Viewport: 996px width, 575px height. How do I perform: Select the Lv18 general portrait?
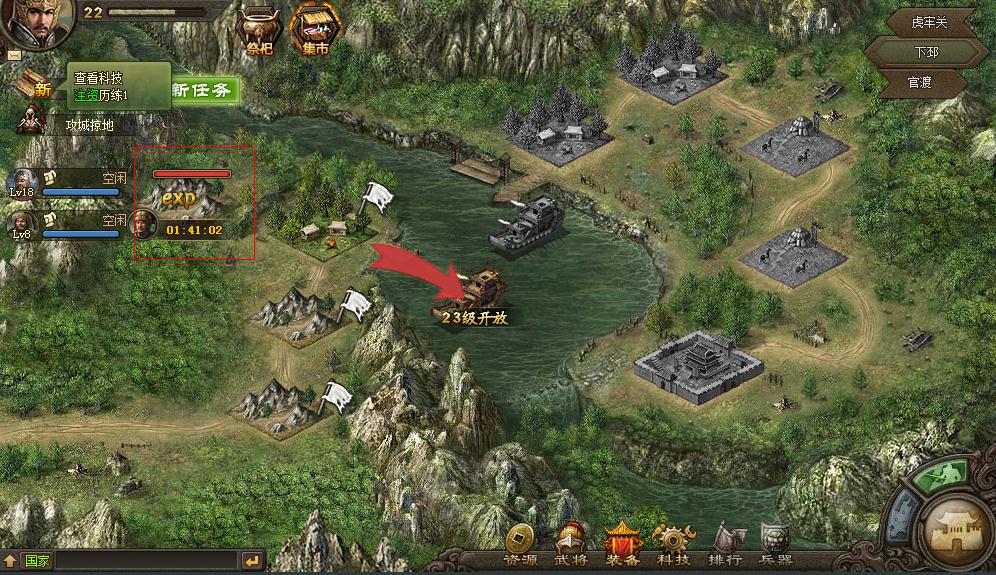(22, 184)
